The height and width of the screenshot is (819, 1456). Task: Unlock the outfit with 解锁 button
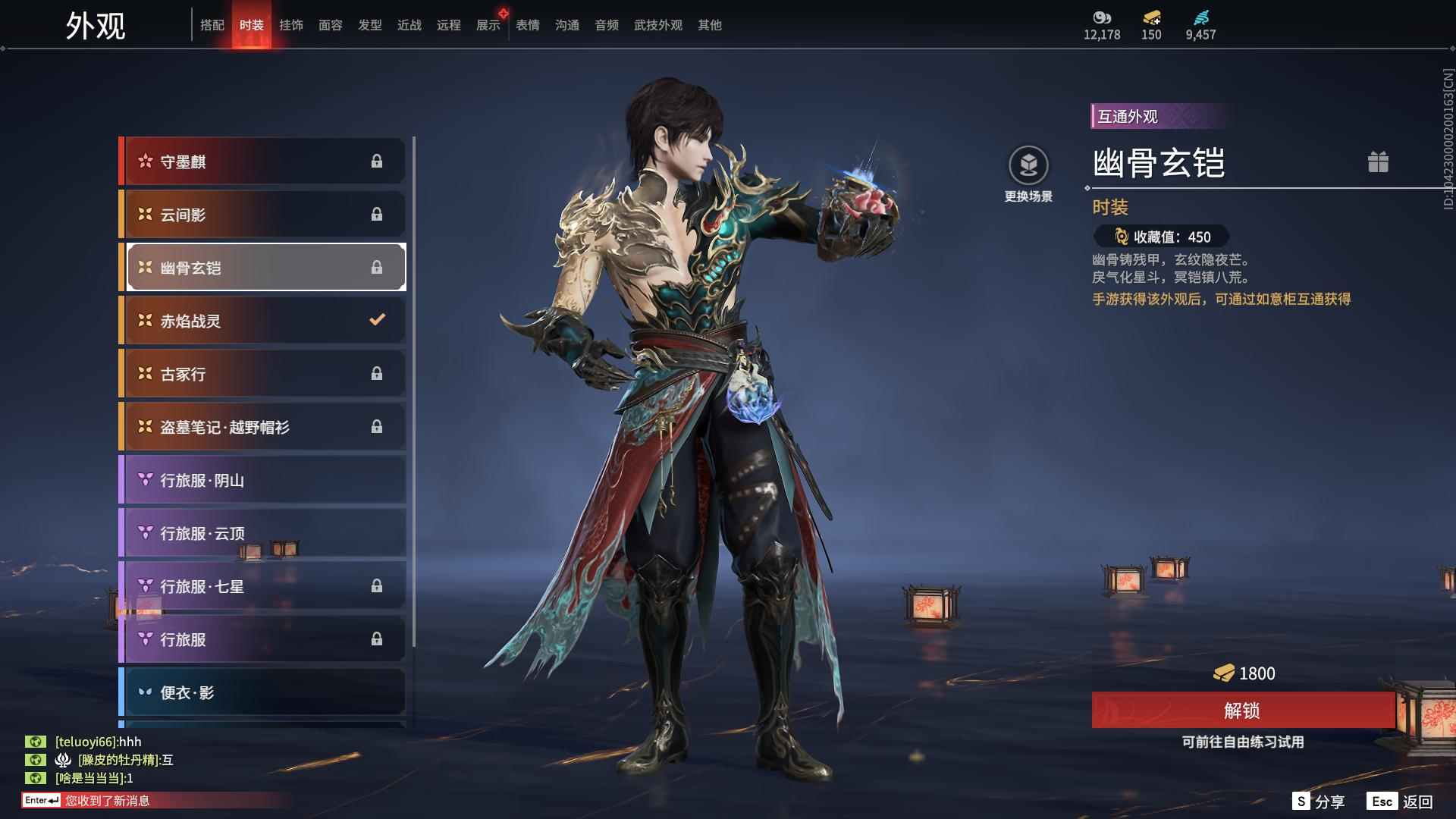(x=1242, y=711)
